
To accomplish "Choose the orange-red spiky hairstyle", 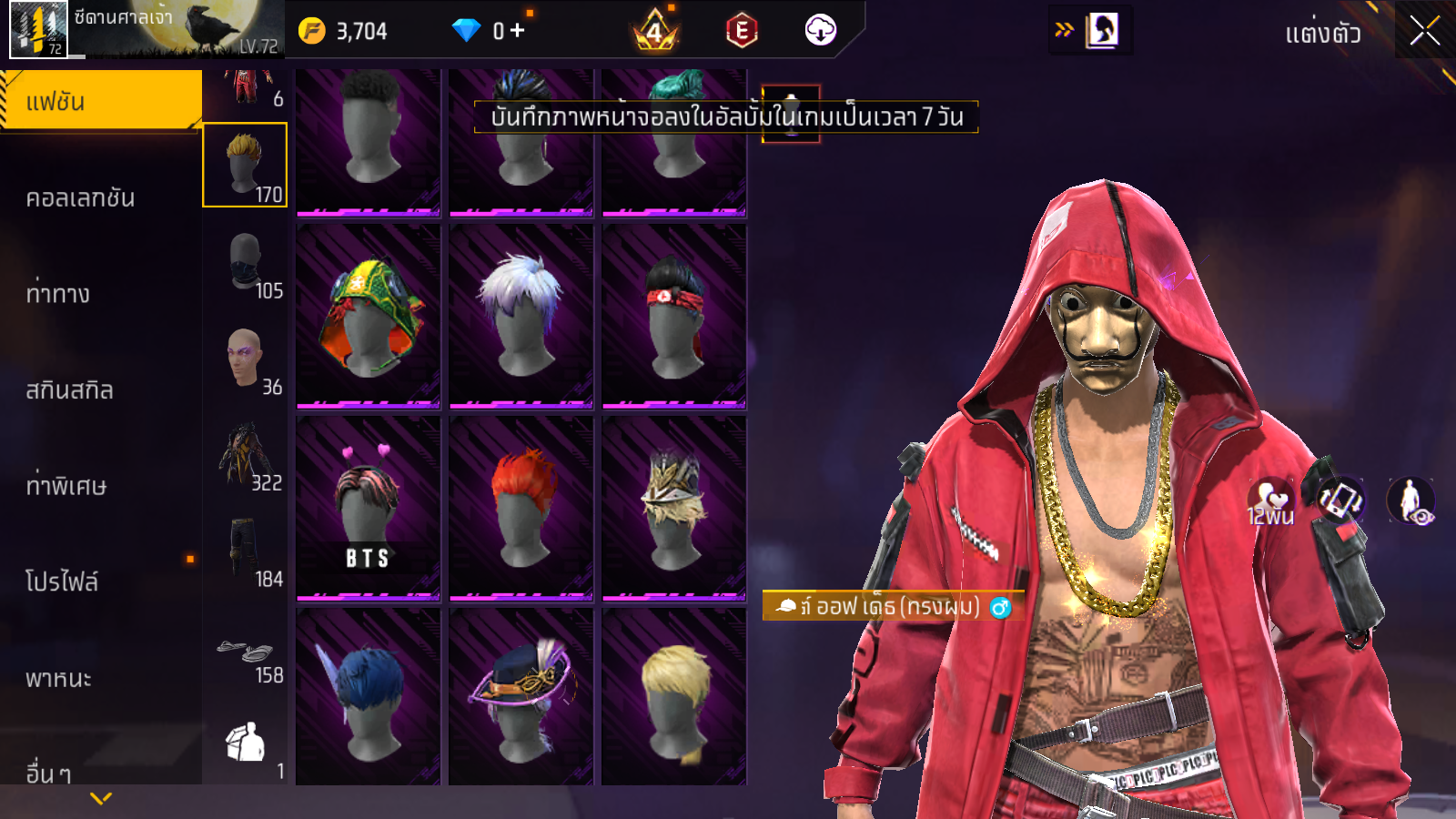I will coord(521,508).
